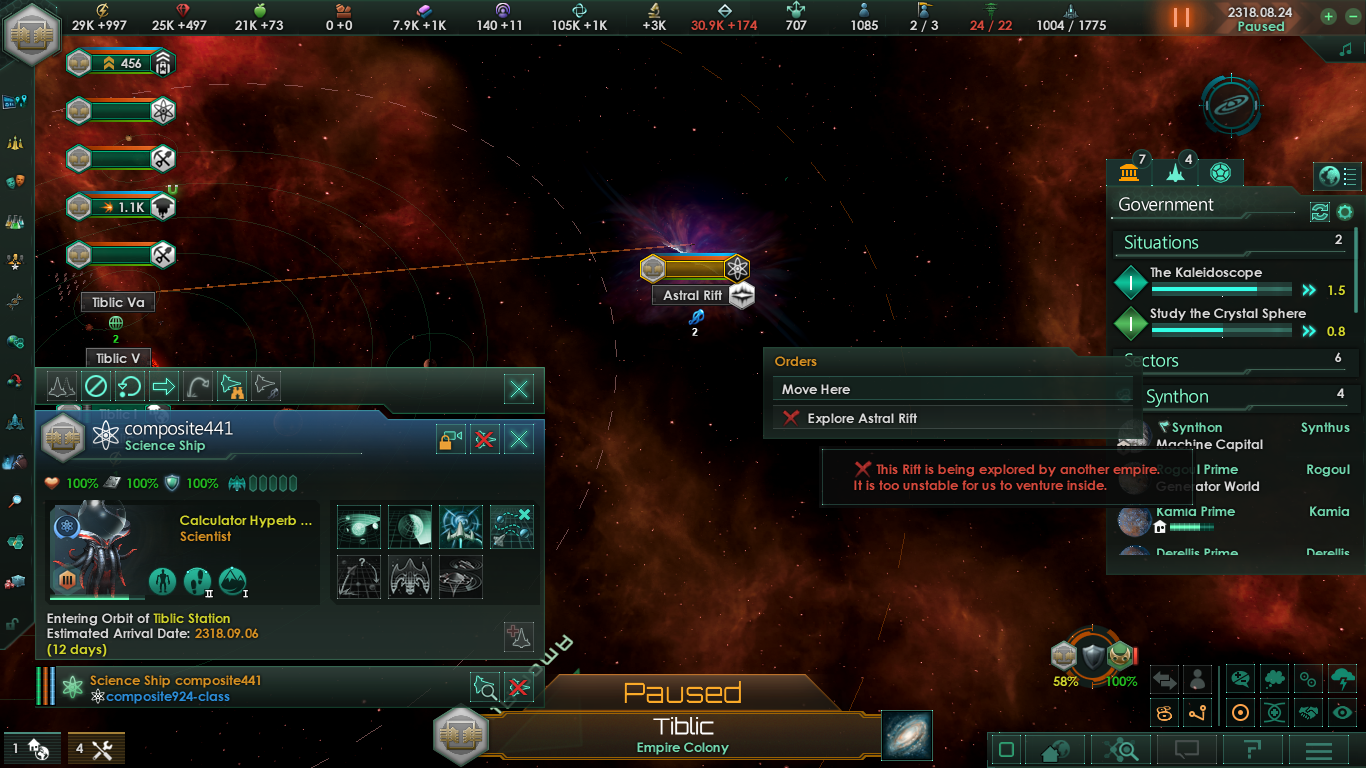Close the composite441 science ship panel

coord(518,439)
